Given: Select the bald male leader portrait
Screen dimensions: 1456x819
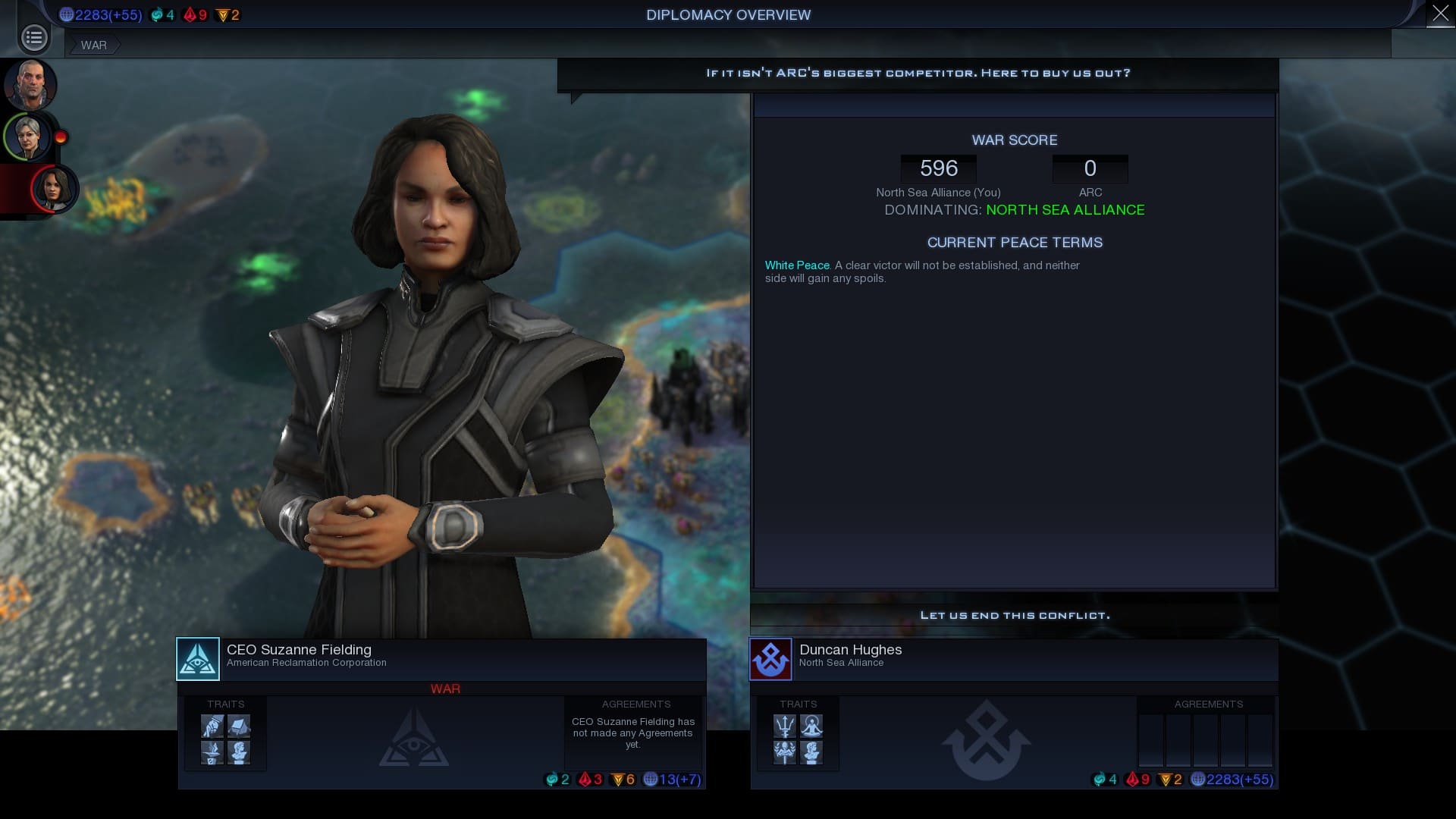Looking at the screenshot, I should pyautogui.click(x=30, y=85).
